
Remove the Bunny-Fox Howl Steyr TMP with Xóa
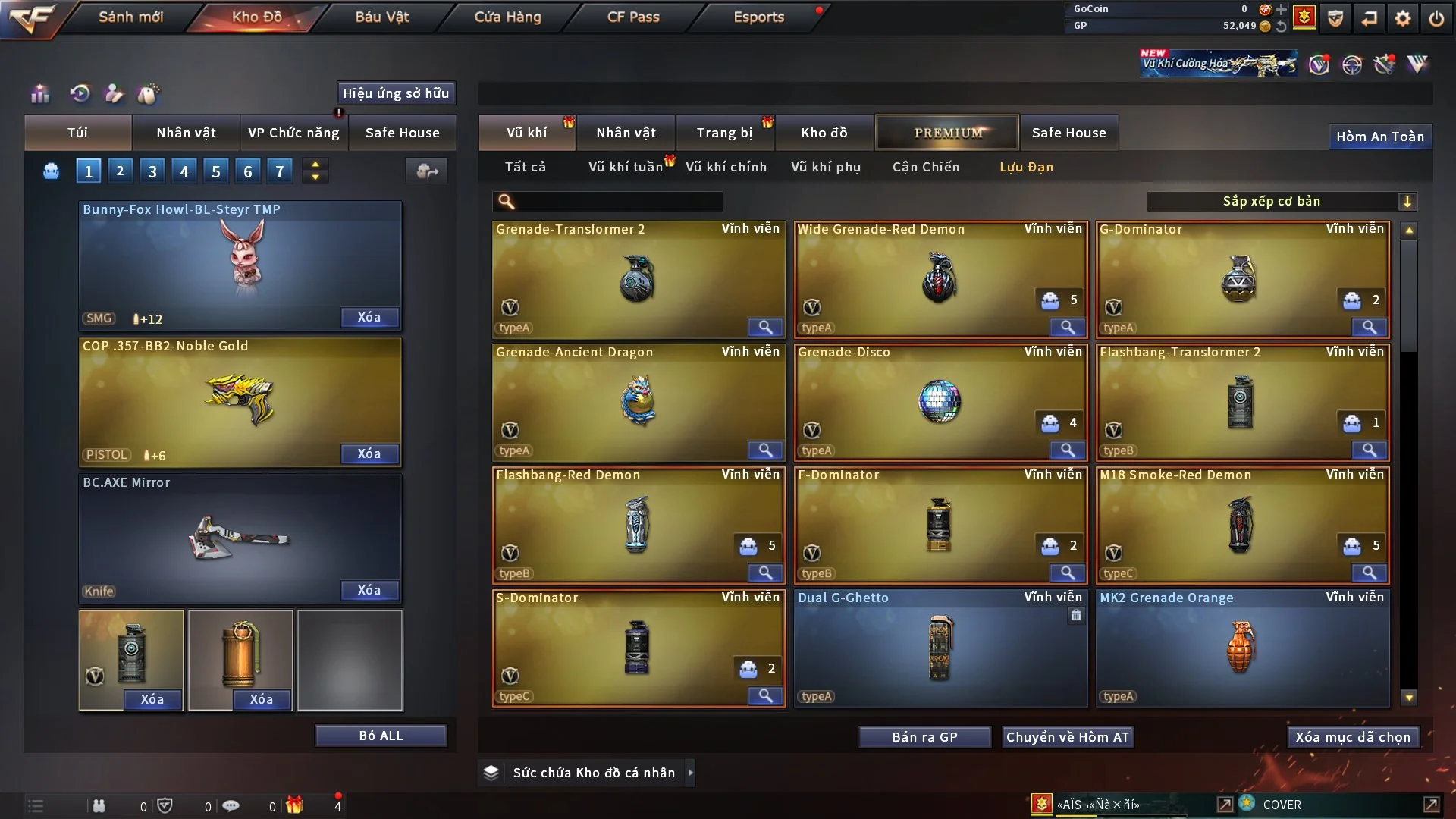tap(369, 318)
